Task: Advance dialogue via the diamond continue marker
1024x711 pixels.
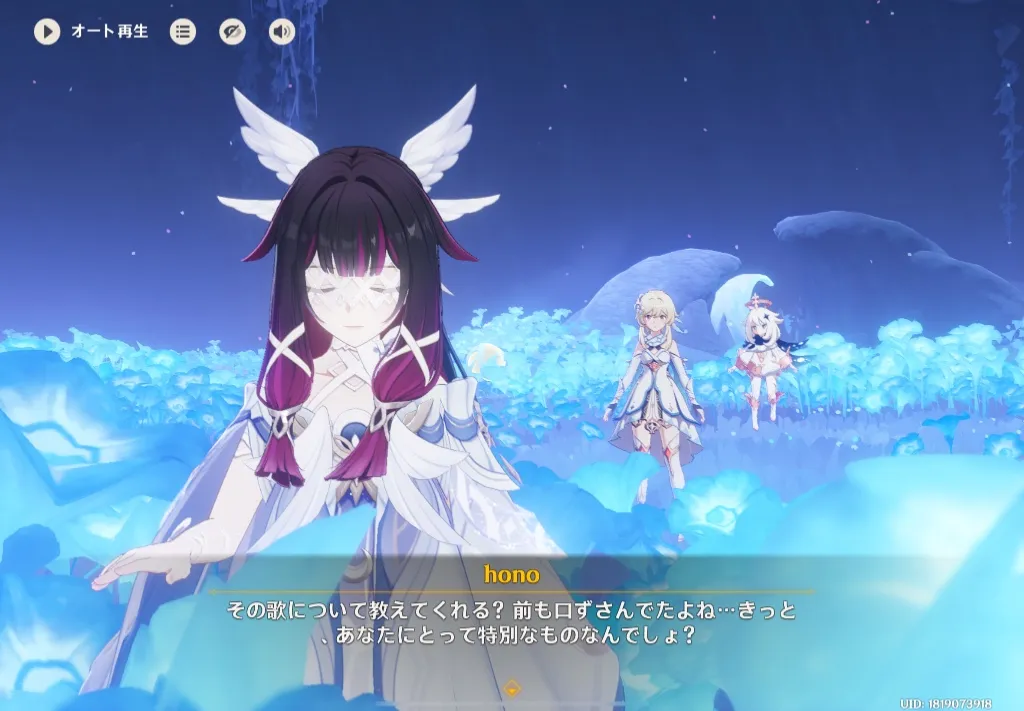Action: click(512, 688)
